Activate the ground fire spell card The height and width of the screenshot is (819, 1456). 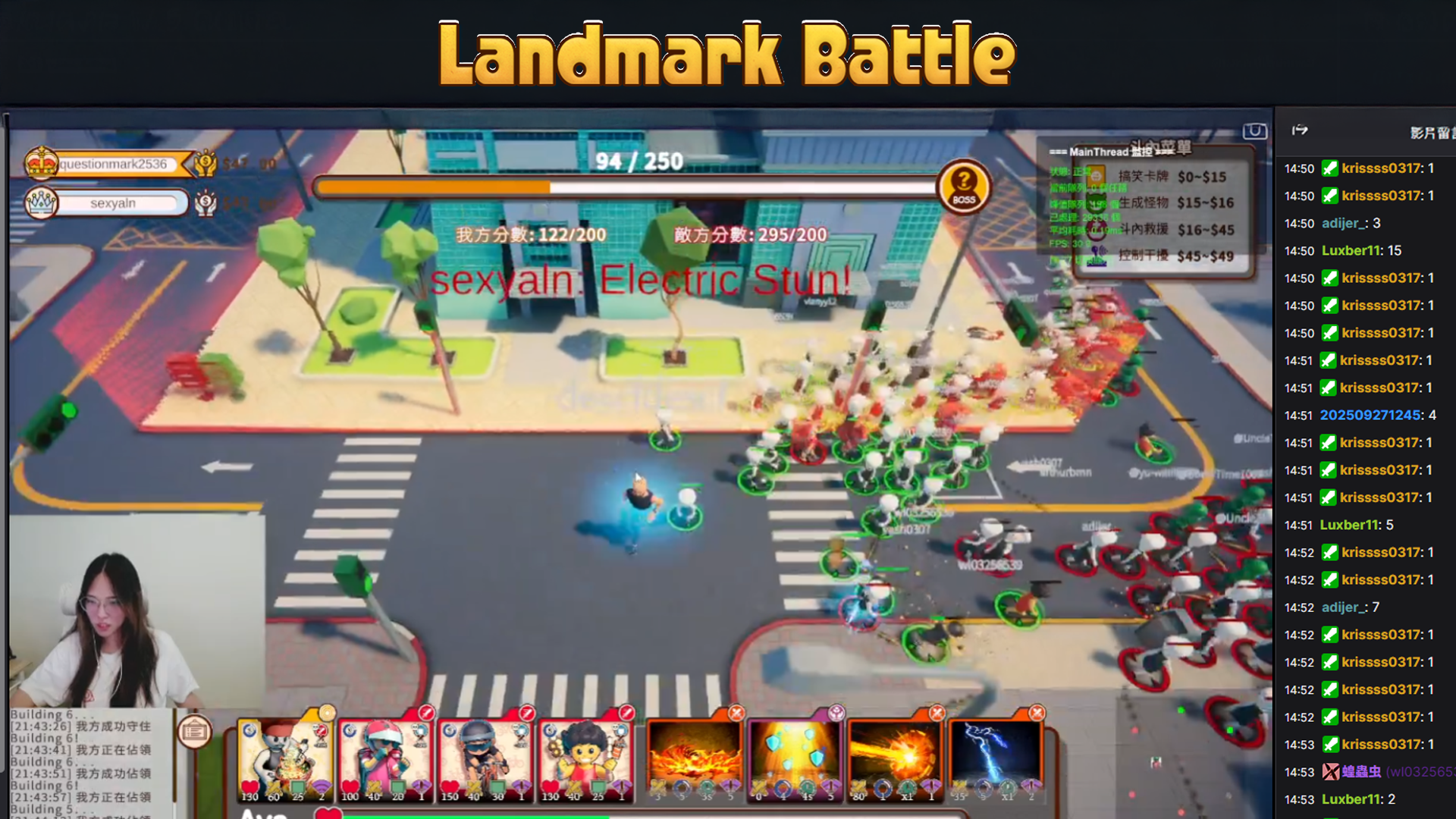click(694, 759)
